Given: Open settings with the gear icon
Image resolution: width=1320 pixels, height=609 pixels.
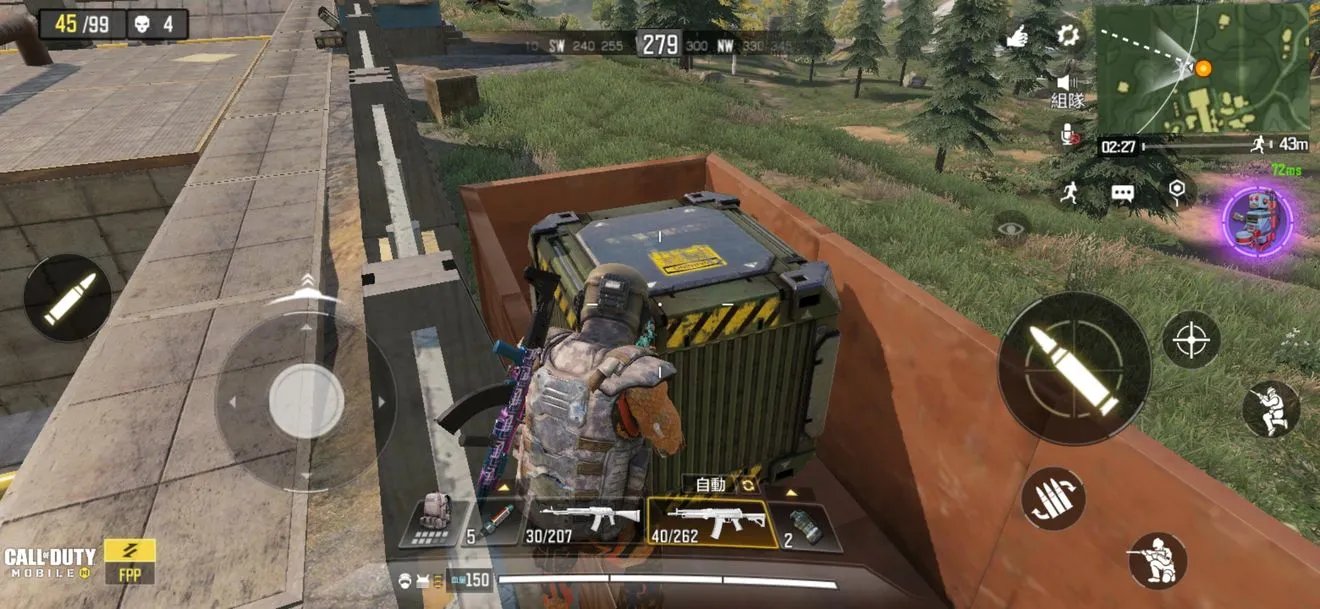Looking at the screenshot, I should [x=1068, y=36].
